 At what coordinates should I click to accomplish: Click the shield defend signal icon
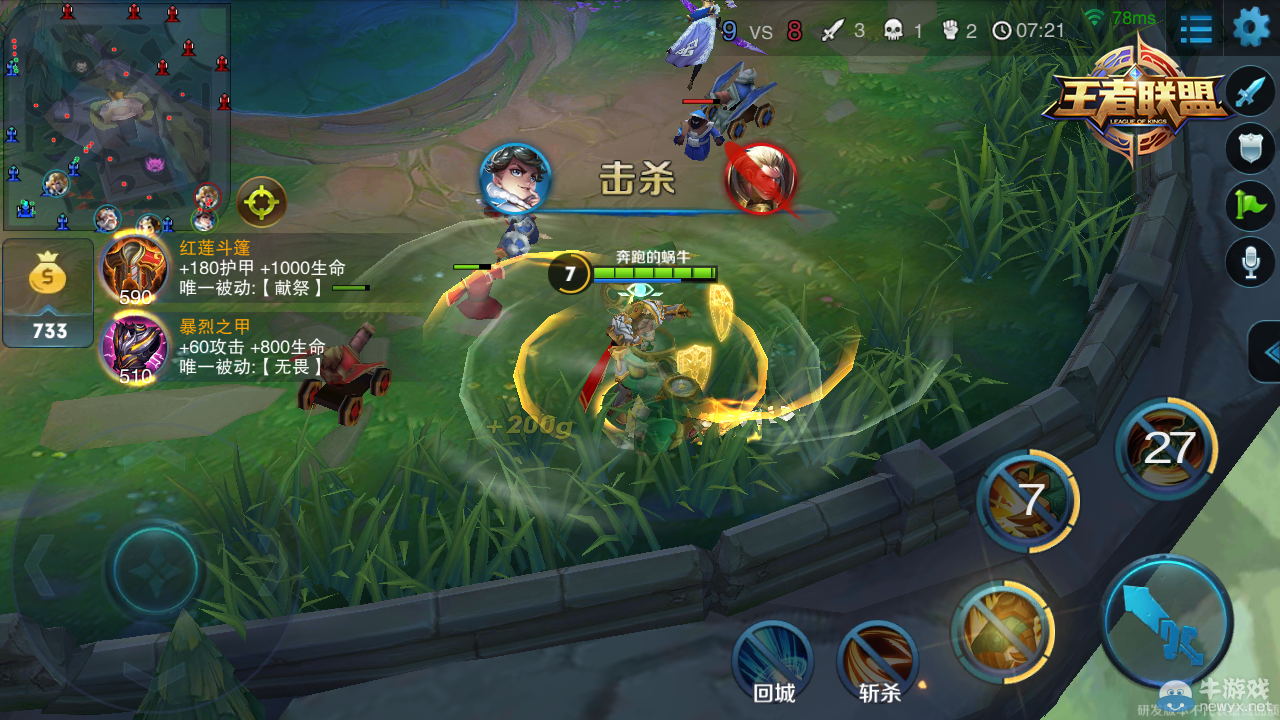click(1247, 143)
